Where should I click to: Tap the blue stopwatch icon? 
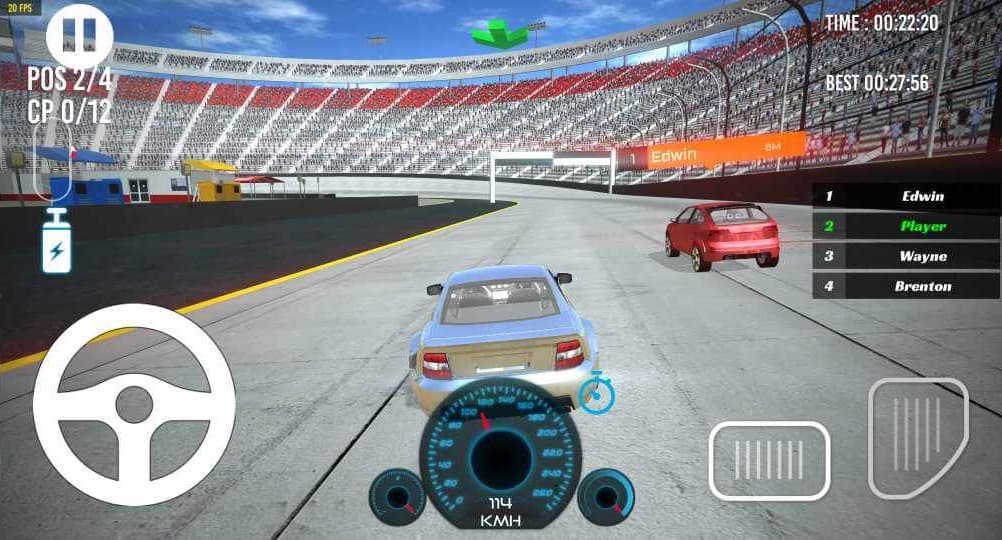596,393
